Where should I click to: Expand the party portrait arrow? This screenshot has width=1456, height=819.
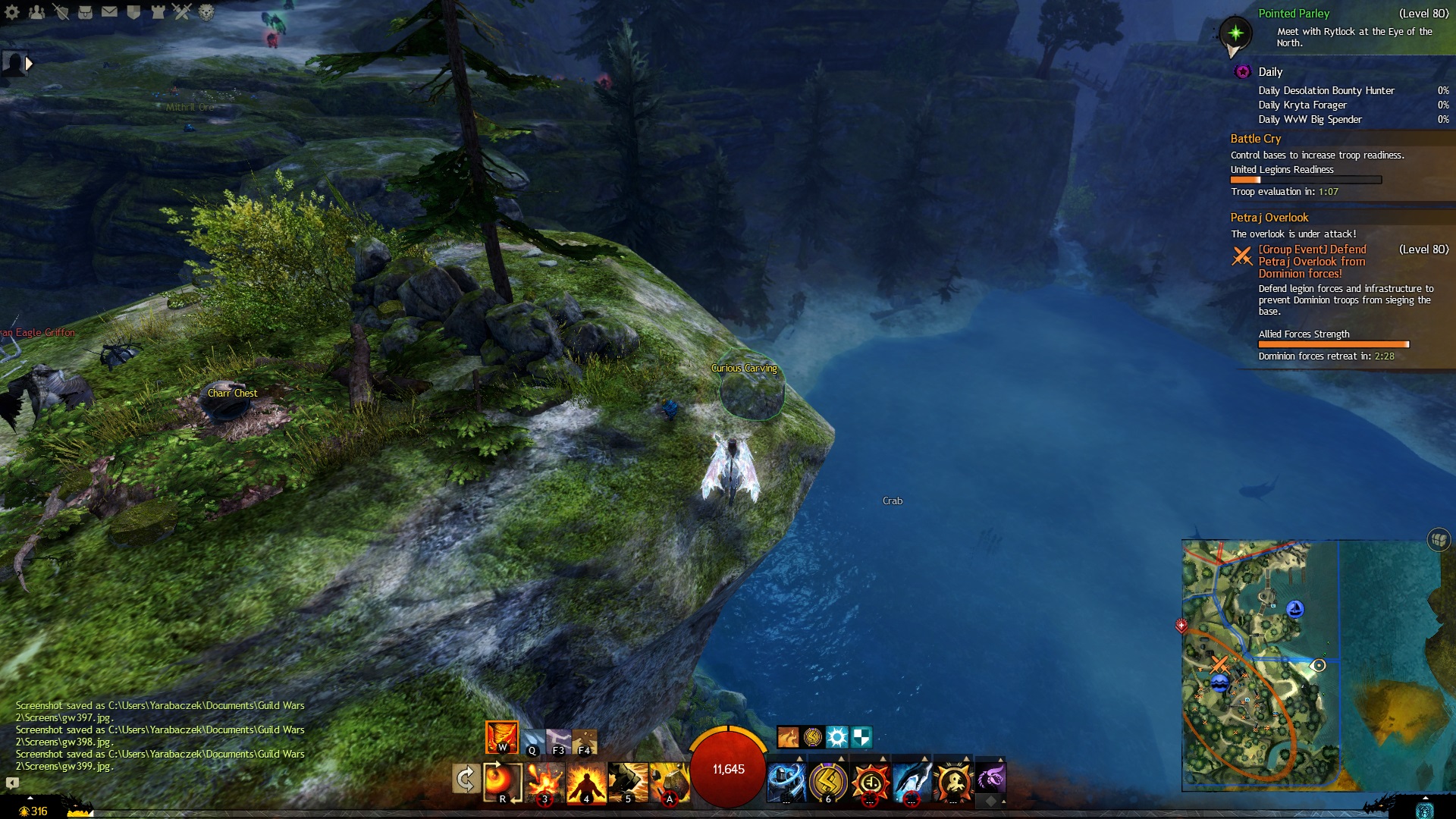tap(29, 64)
